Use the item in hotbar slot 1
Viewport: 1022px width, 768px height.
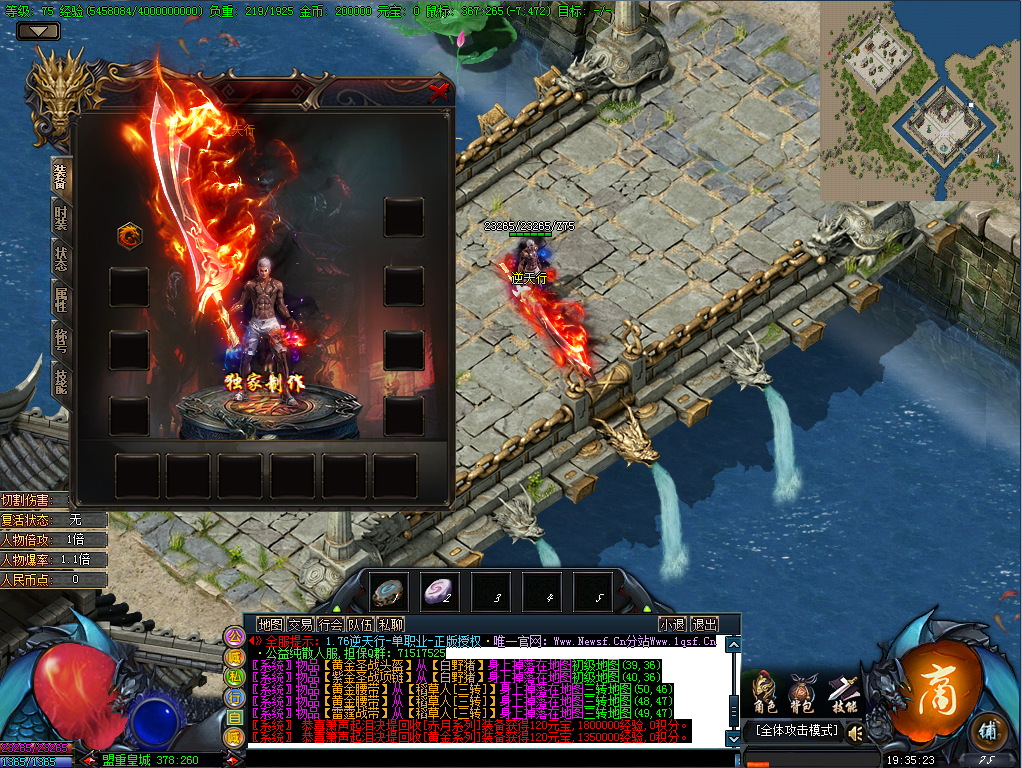pyautogui.click(x=388, y=591)
